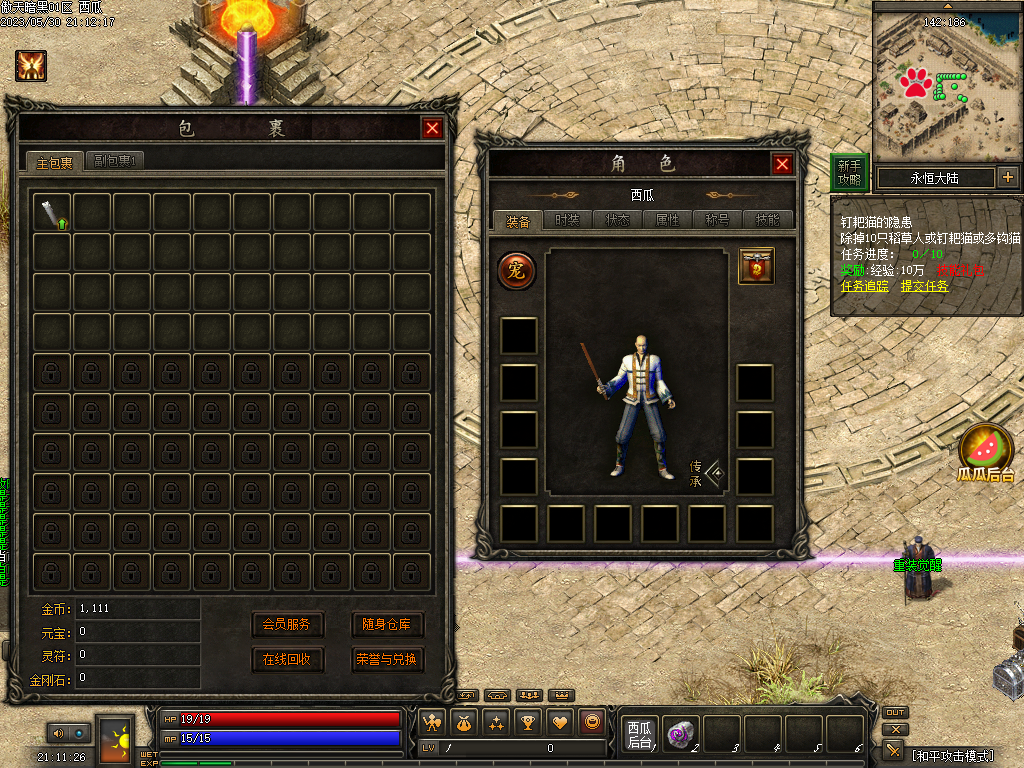This screenshot has width=1024, height=768.
Task: Switch to the 时装 fashion tab
Action: pyautogui.click(x=567, y=220)
